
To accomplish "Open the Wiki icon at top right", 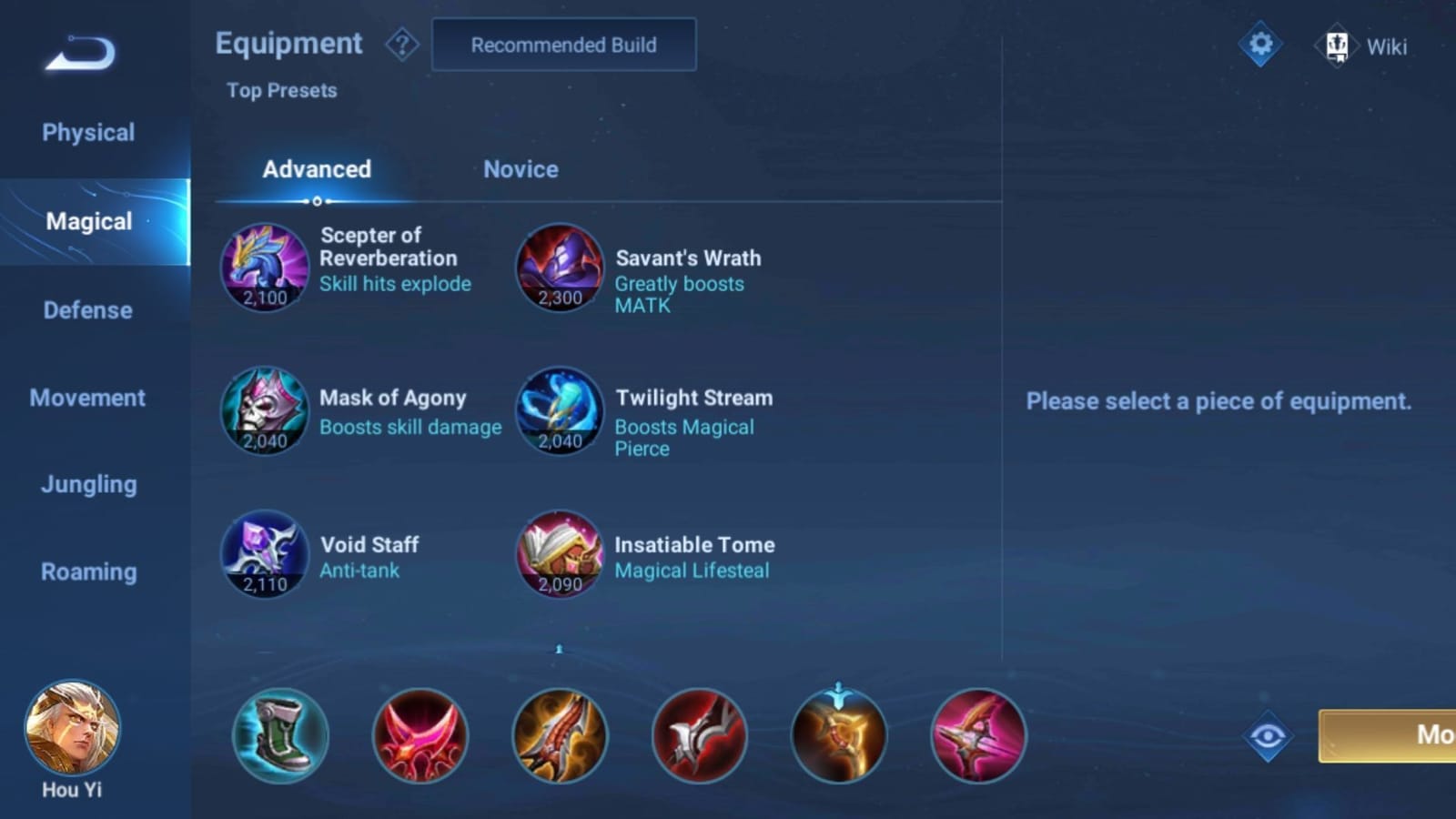I will [x=1338, y=44].
